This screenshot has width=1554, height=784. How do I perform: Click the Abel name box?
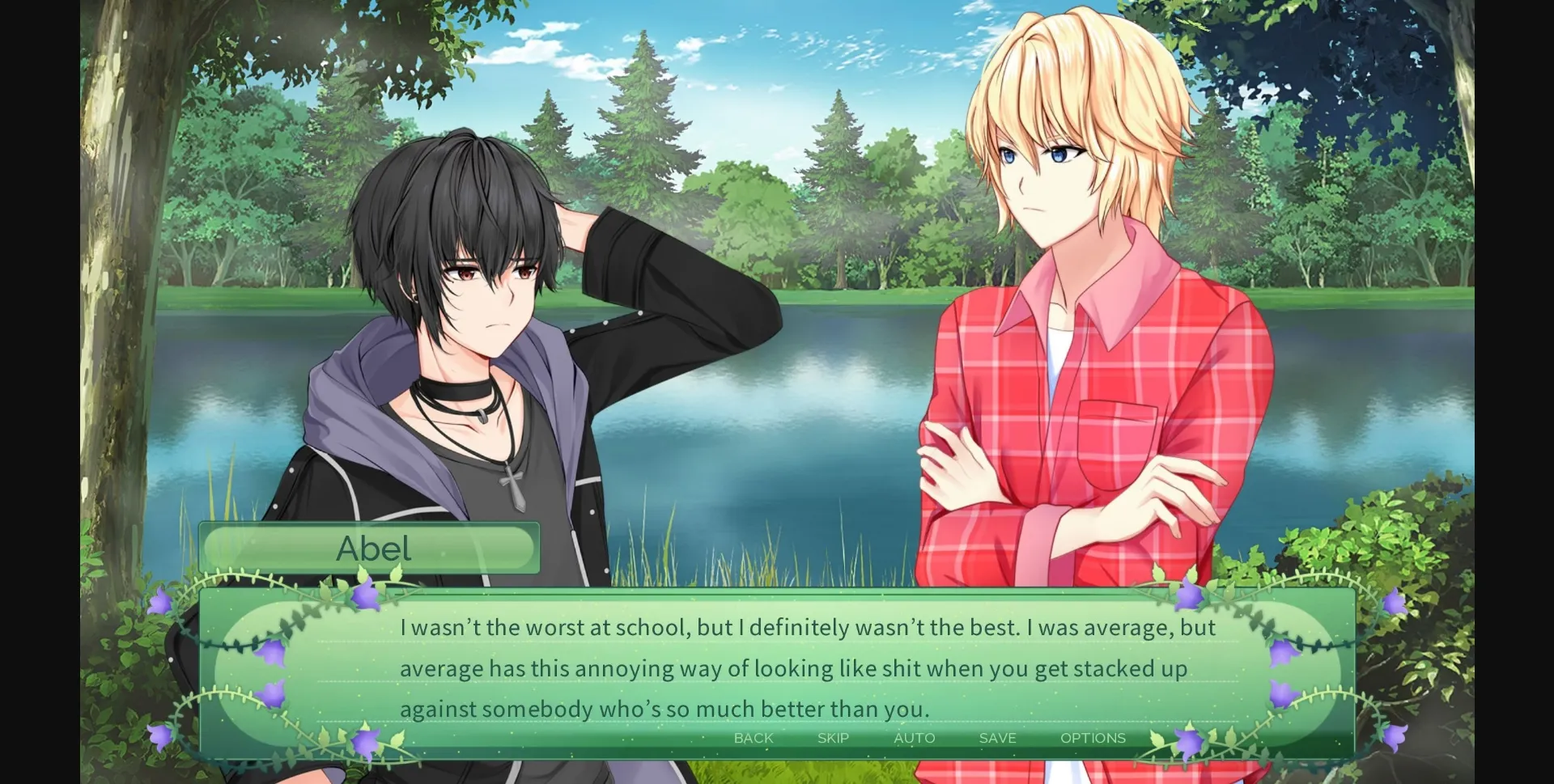(372, 549)
